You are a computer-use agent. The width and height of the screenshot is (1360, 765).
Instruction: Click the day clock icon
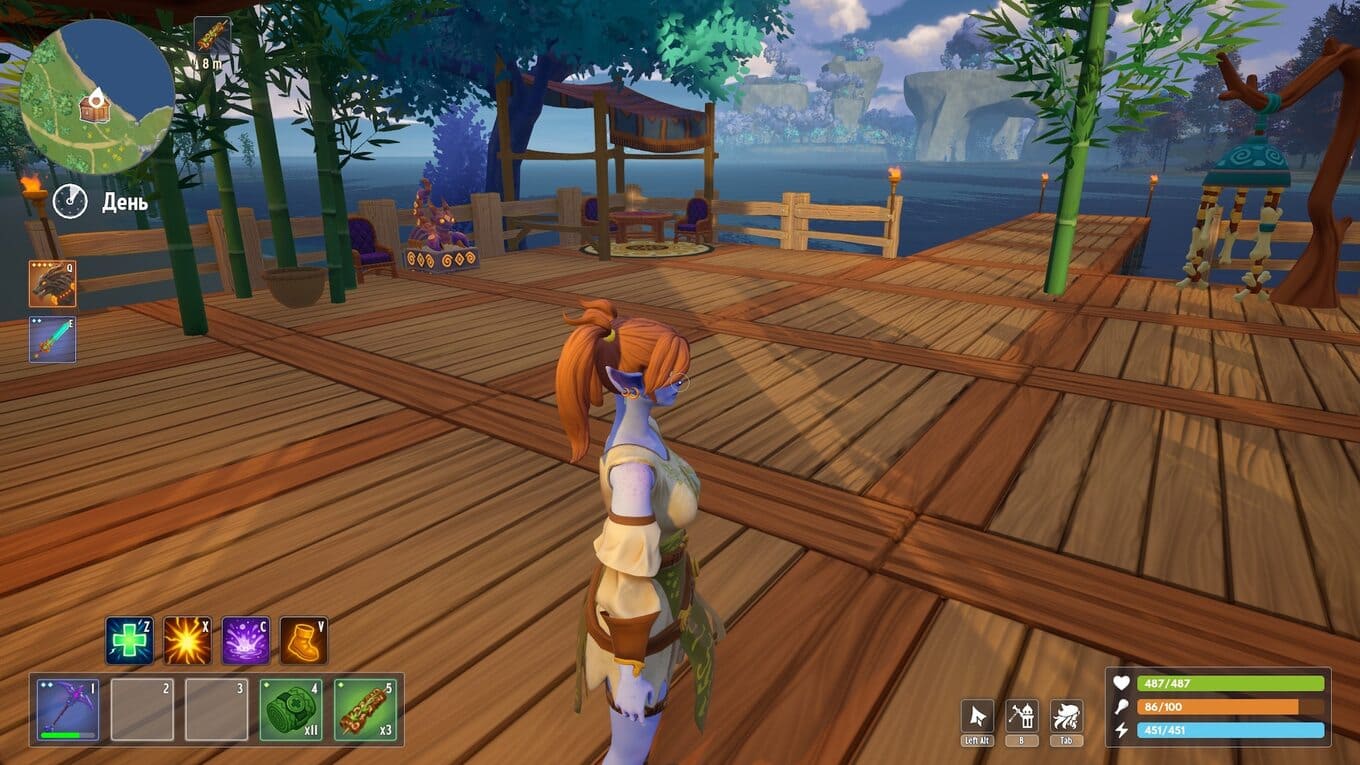[x=70, y=202]
